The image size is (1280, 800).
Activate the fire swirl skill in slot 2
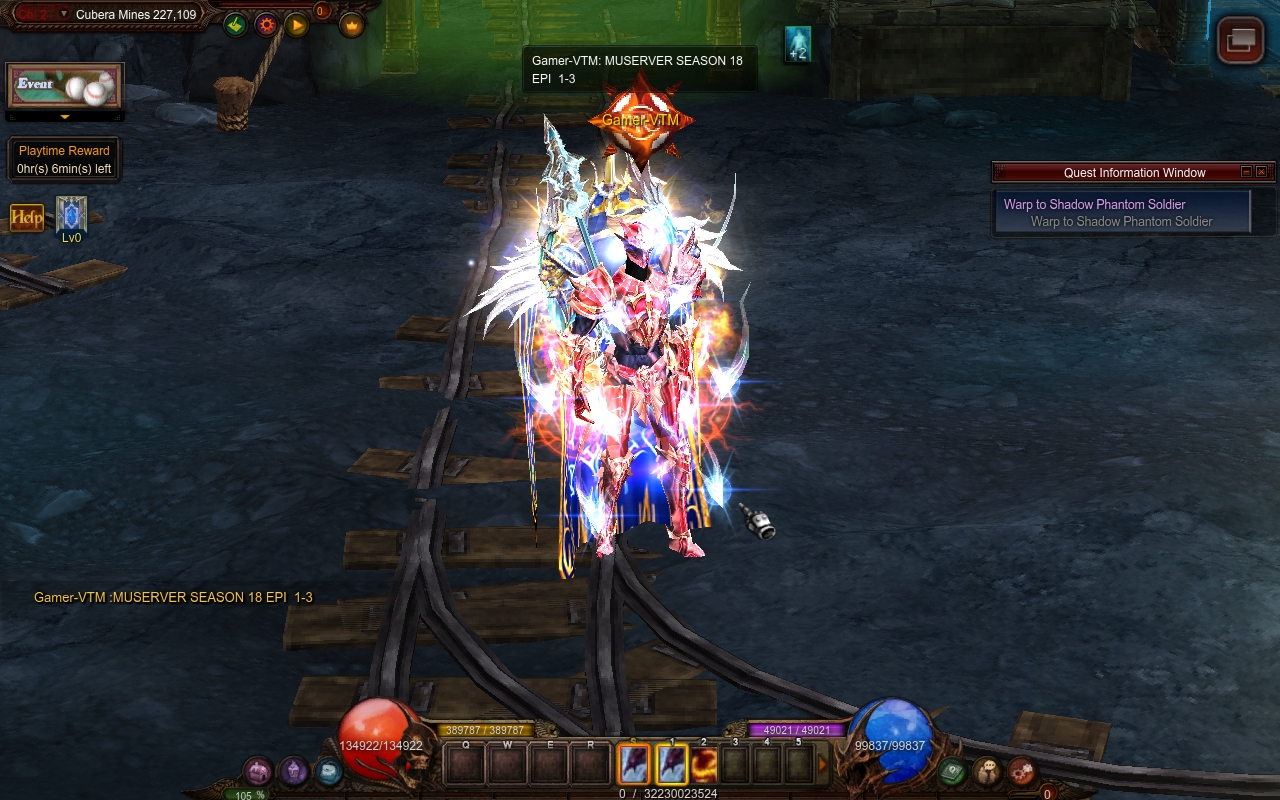coord(704,765)
